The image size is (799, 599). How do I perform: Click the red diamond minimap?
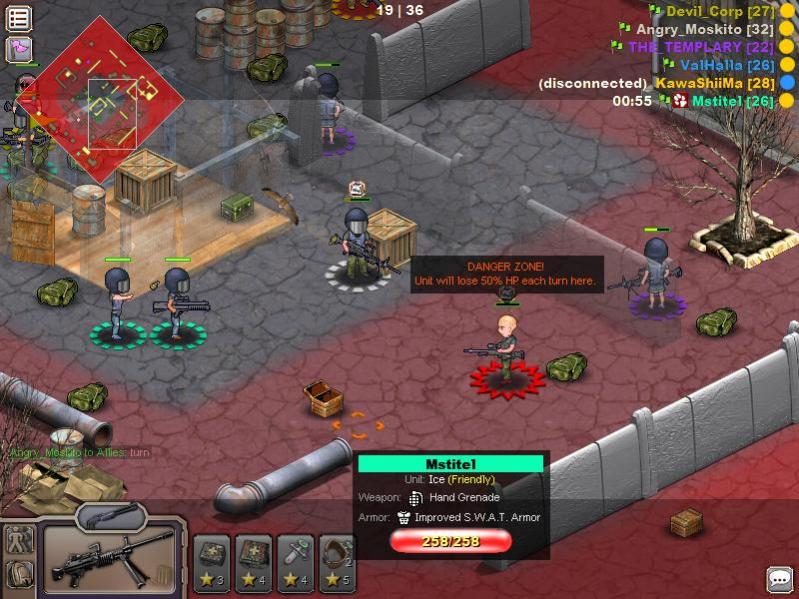(100, 98)
